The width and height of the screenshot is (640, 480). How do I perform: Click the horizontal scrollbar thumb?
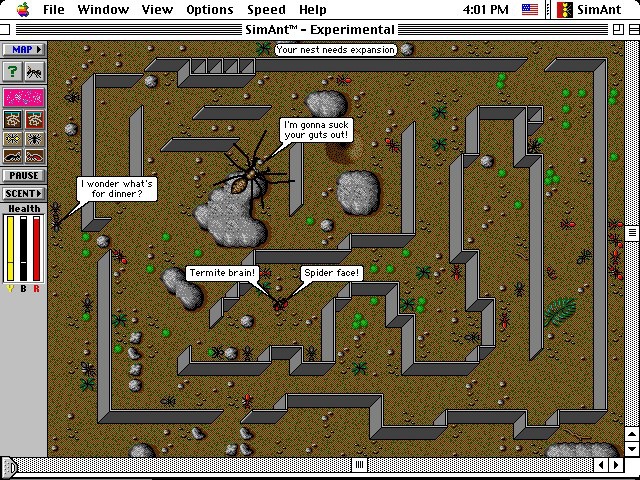click(10, 466)
